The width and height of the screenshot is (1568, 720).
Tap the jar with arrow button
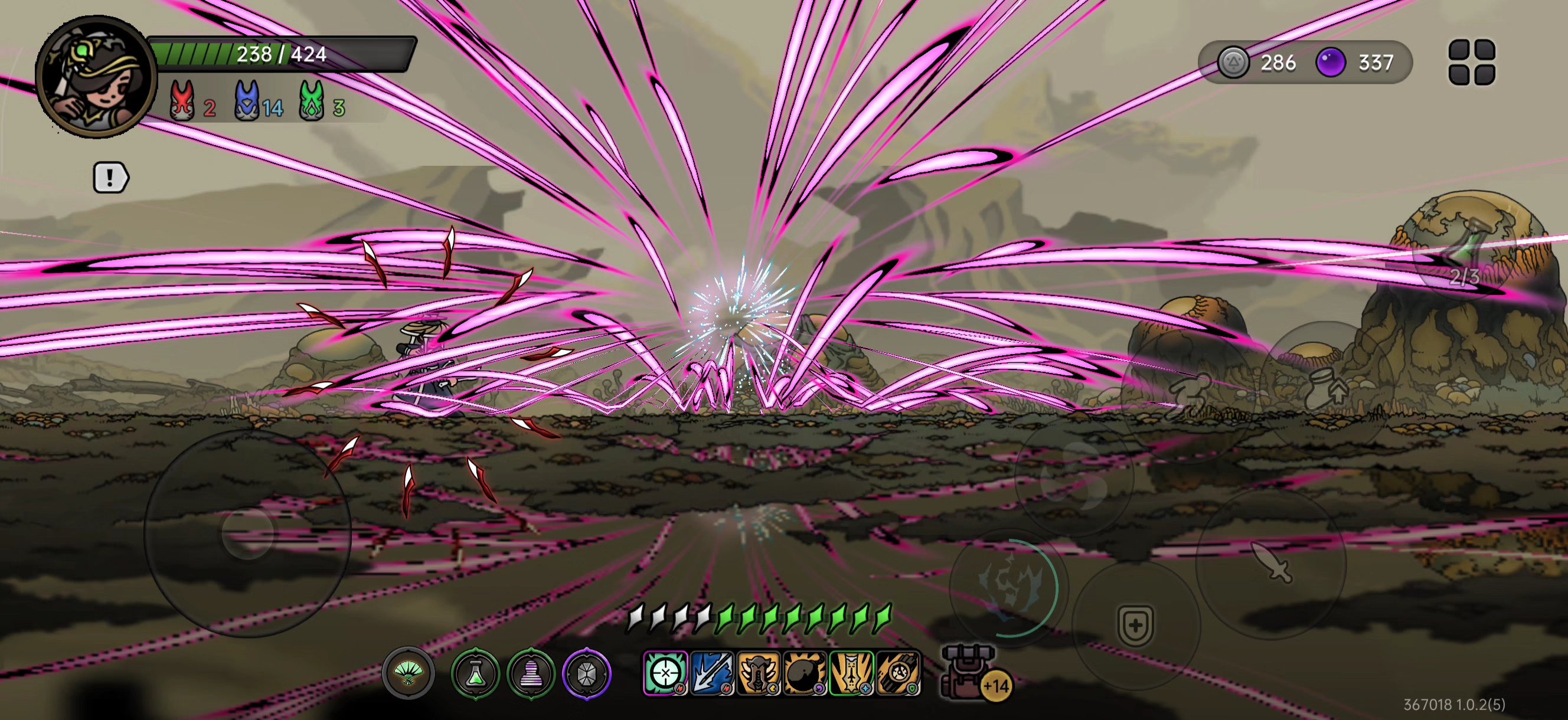coord(1327,387)
